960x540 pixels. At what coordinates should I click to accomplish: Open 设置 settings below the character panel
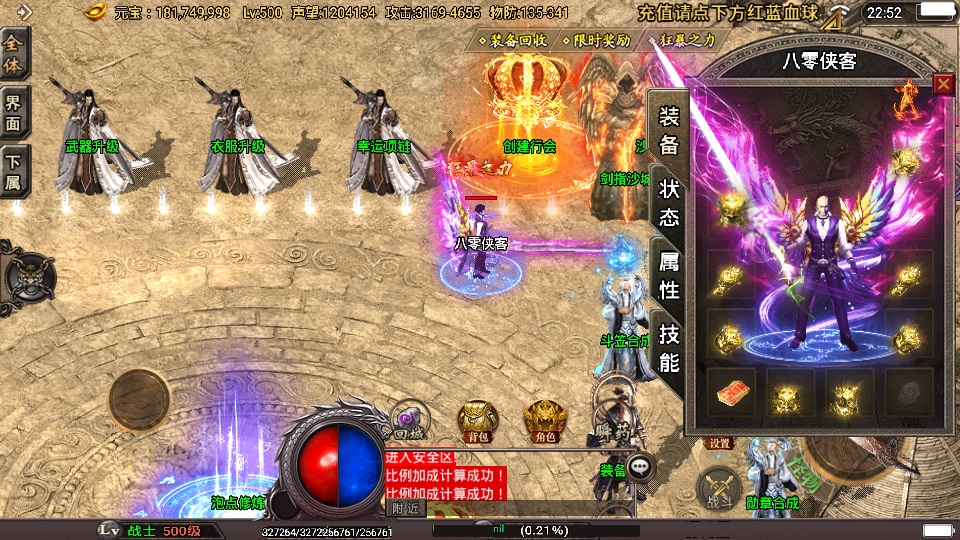[720, 443]
